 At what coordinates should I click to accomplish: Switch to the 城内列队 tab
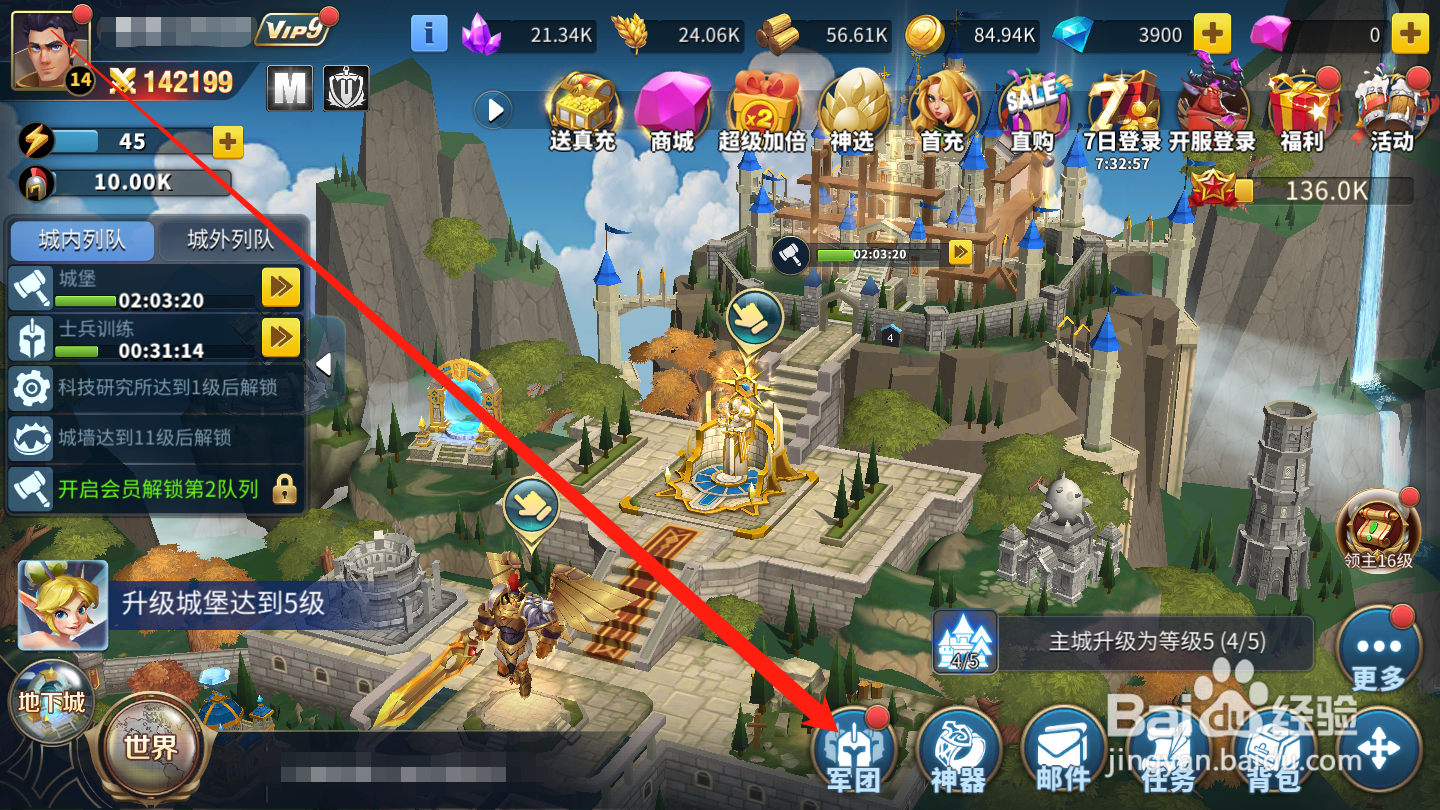(x=82, y=241)
